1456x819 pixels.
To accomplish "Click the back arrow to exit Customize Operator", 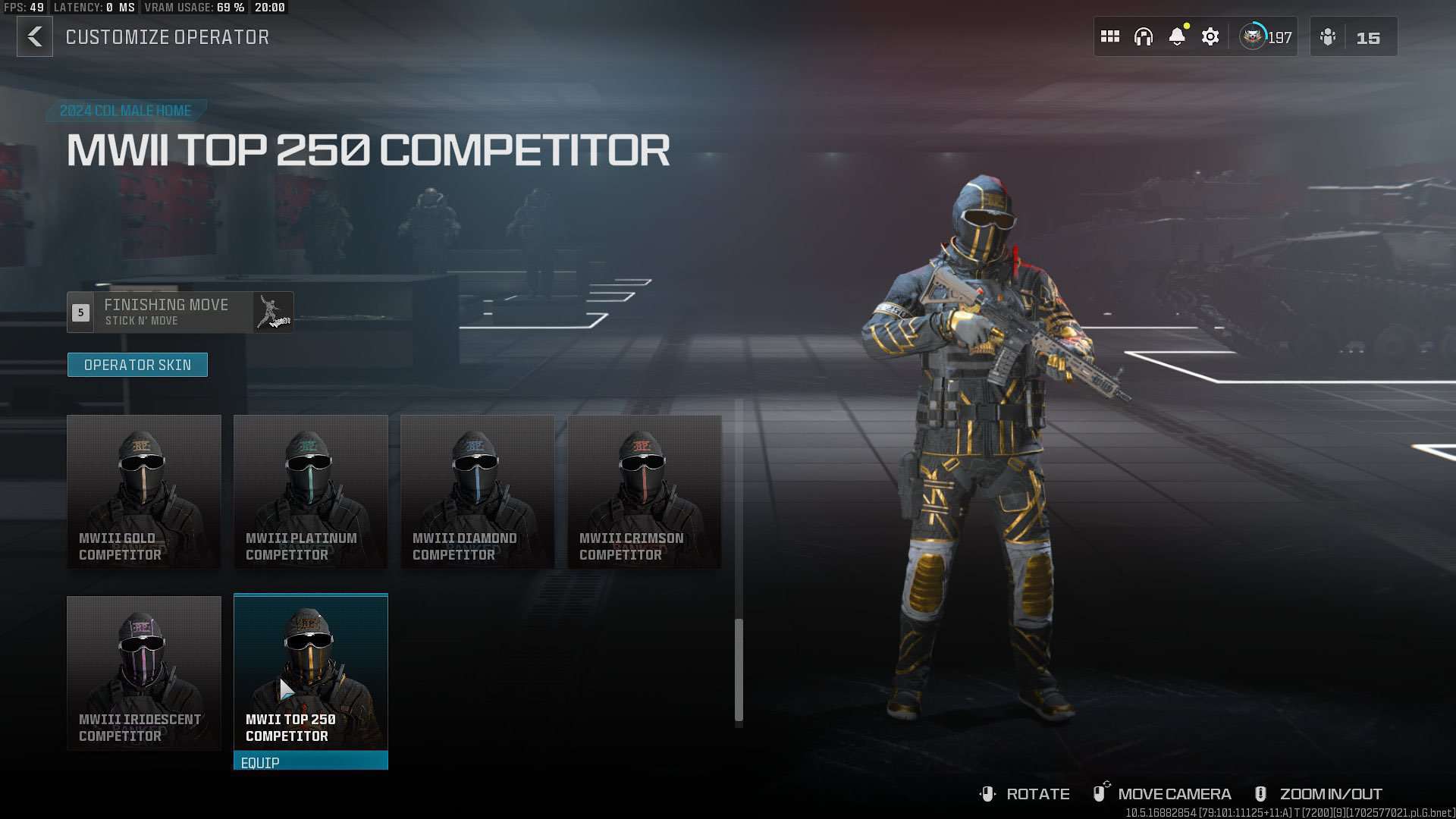I will (x=34, y=36).
